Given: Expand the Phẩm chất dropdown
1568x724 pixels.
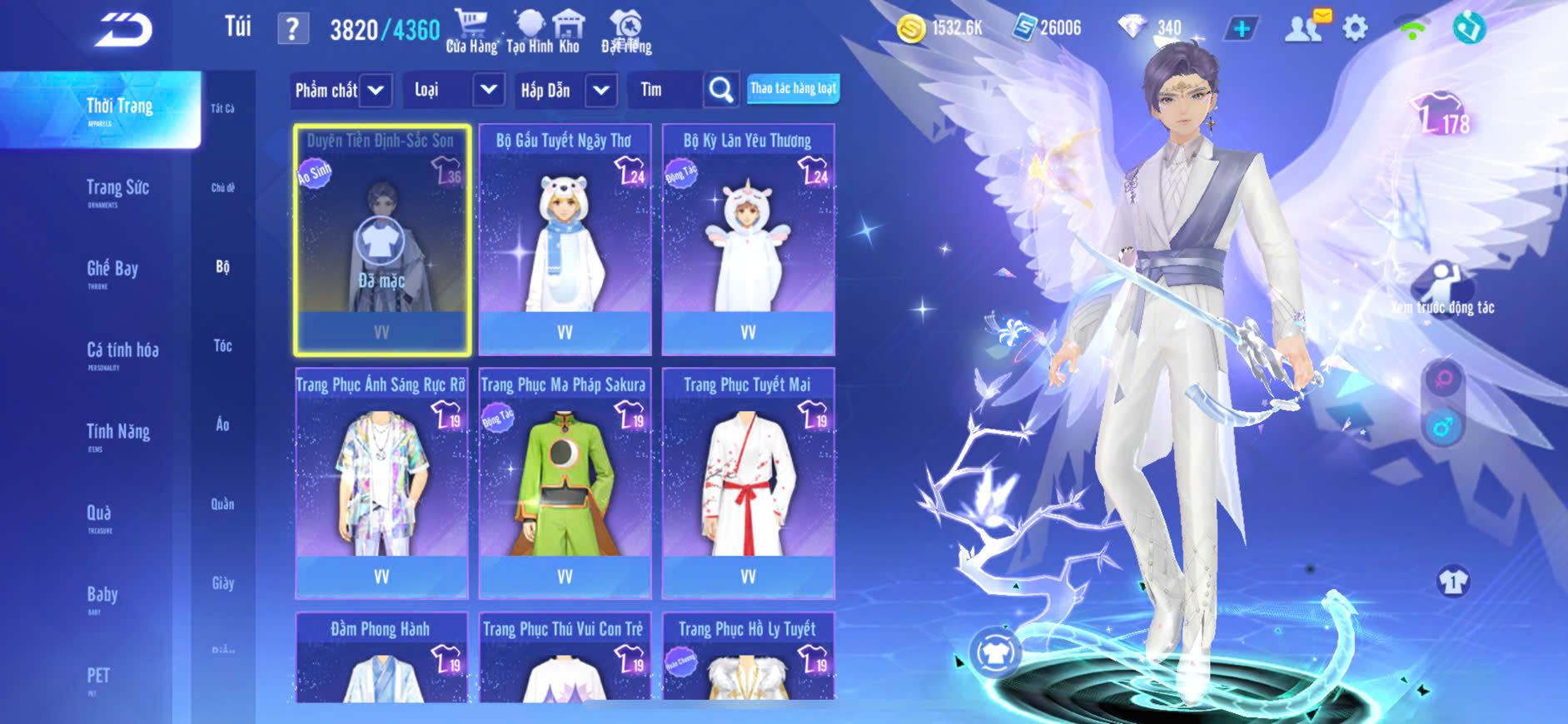Looking at the screenshot, I should pyautogui.click(x=341, y=90).
